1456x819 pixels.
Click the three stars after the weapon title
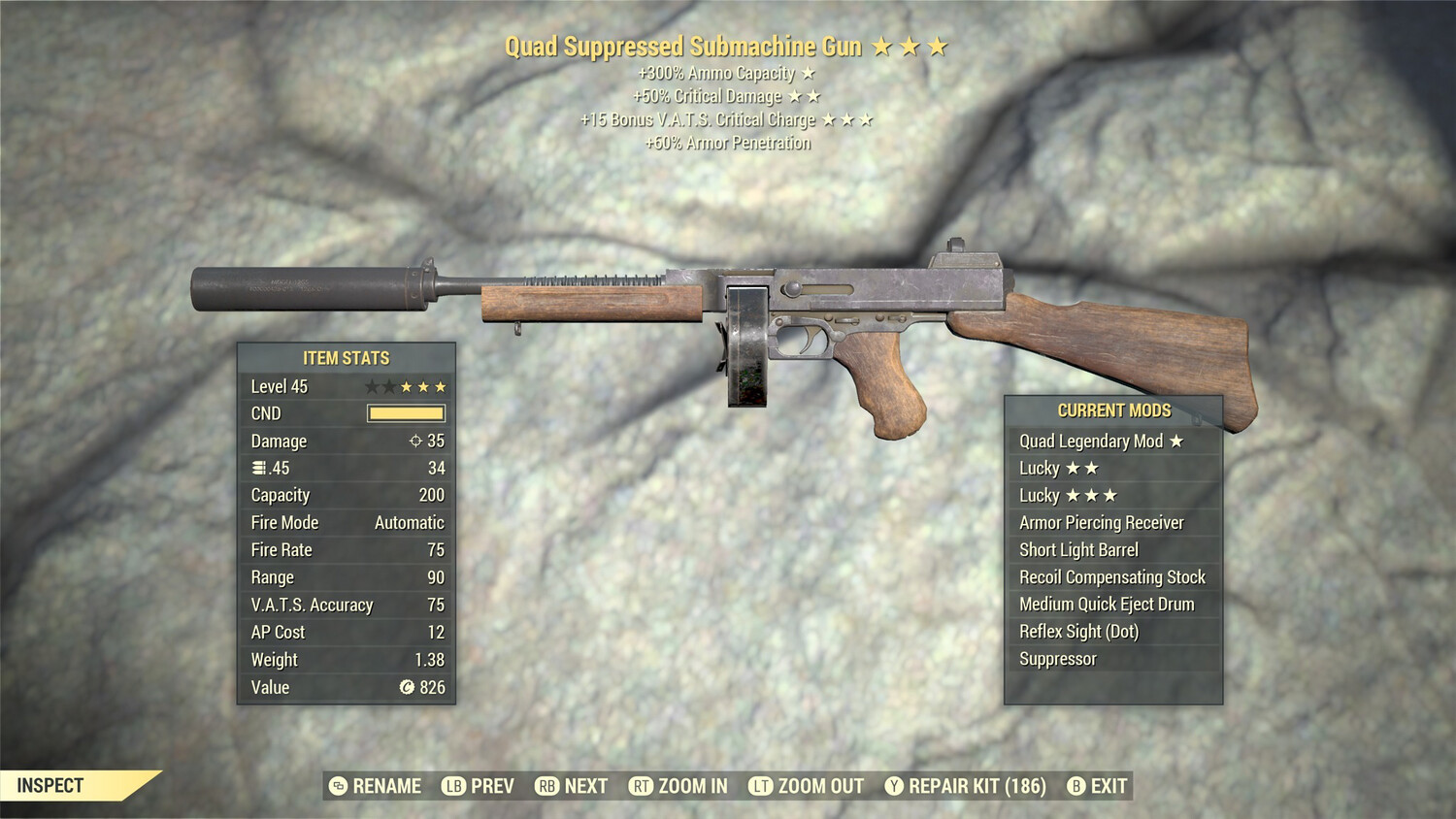coord(912,45)
